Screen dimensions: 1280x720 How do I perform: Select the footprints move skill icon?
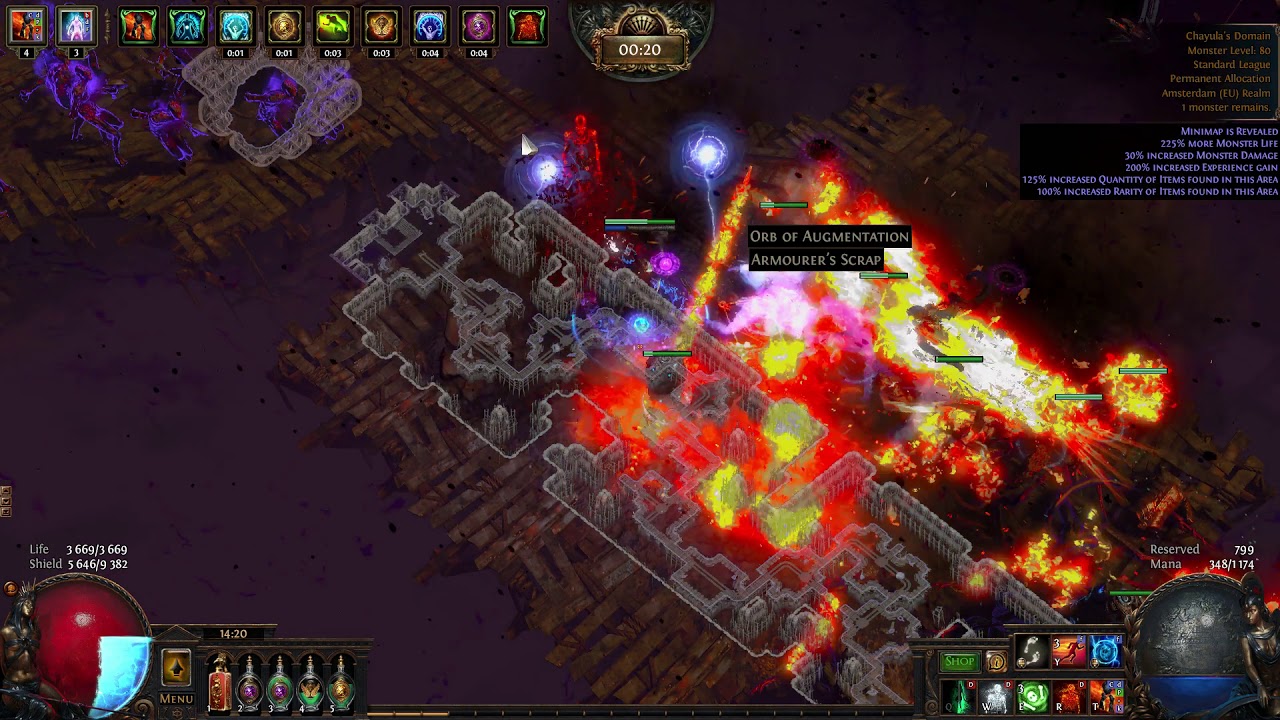[x=1031, y=652]
